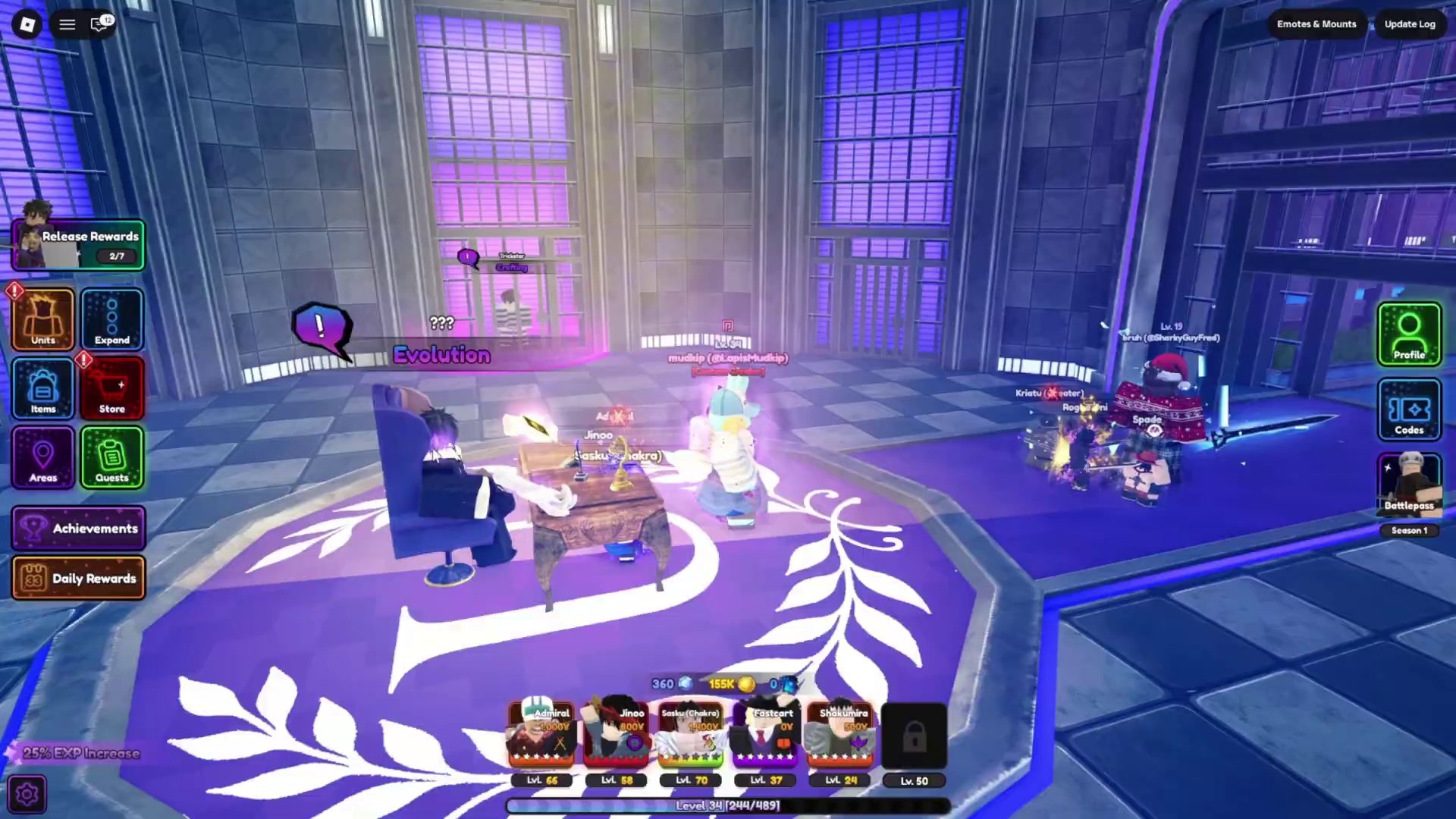View your Profile
1456x819 pixels.
coord(1409,334)
